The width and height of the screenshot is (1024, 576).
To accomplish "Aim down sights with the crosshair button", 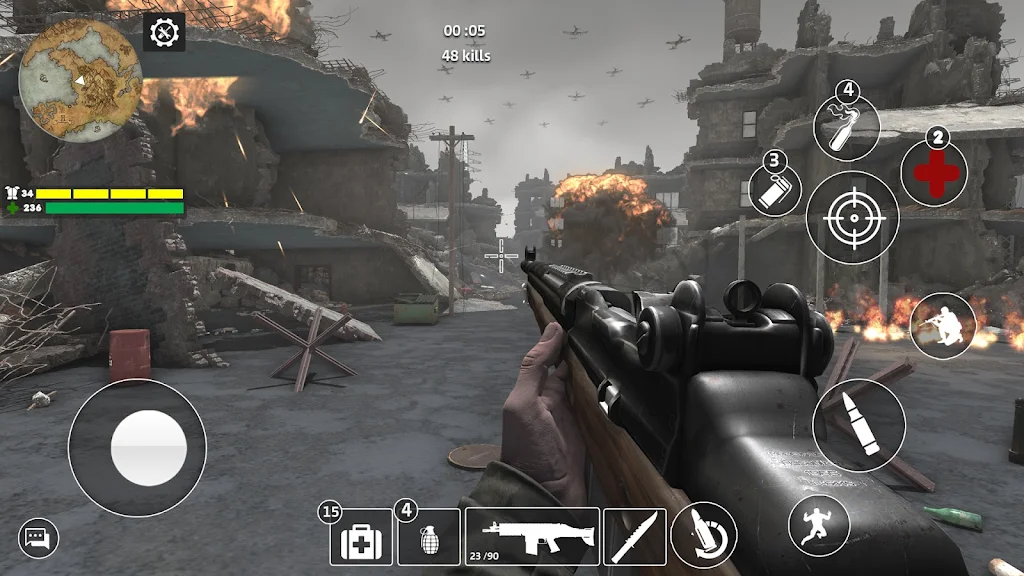I will (x=852, y=217).
